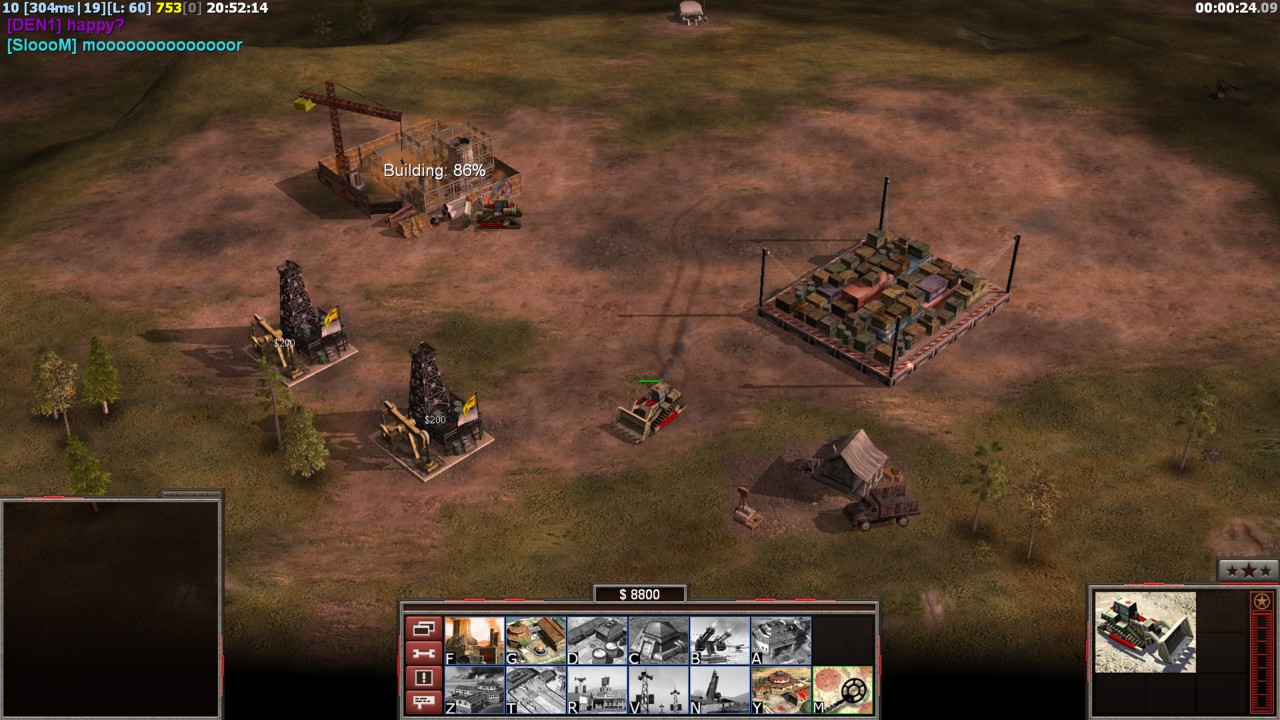1280x720 pixels.
Task: Choose the Nuclear Missile build icon labeled N
Action: [x=720, y=690]
